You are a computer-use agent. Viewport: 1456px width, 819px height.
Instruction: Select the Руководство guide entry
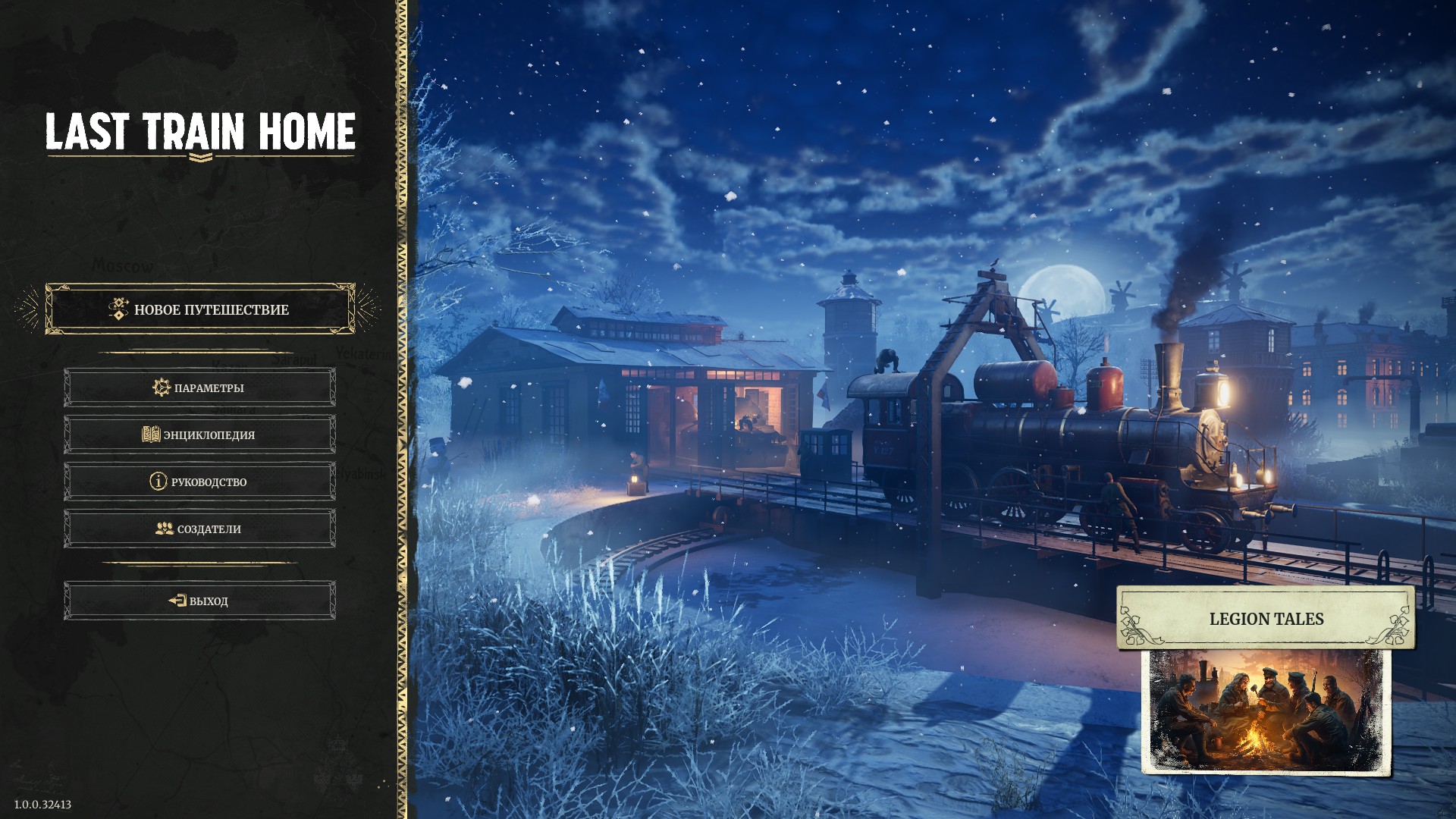point(199,482)
